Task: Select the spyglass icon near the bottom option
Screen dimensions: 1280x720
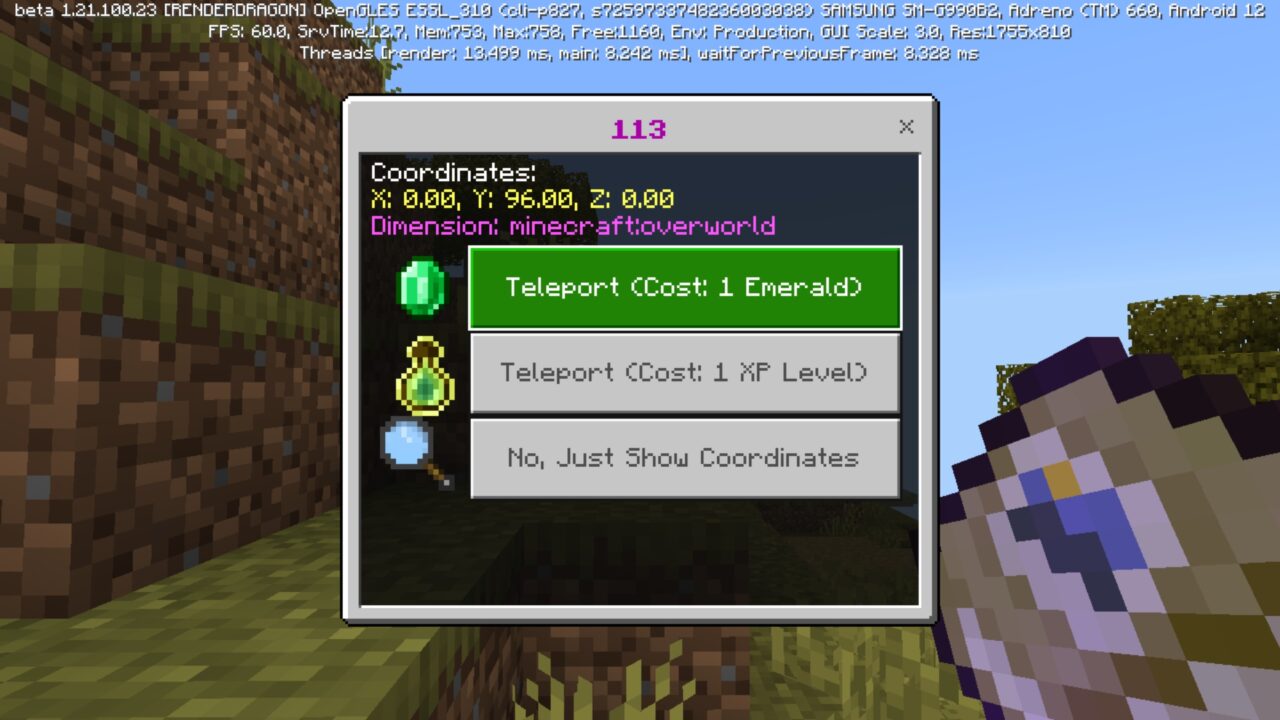Action: [x=412, y=450]
